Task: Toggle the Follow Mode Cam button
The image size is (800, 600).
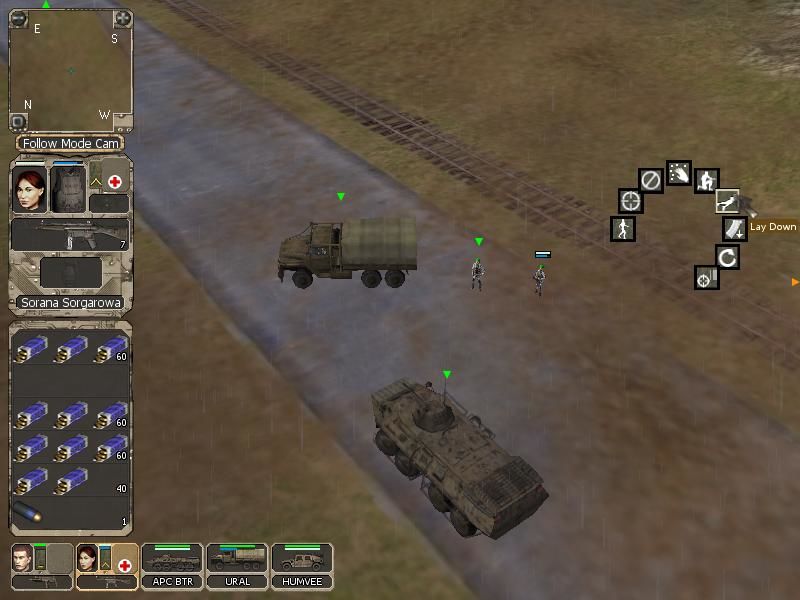Action: point(70,144)
